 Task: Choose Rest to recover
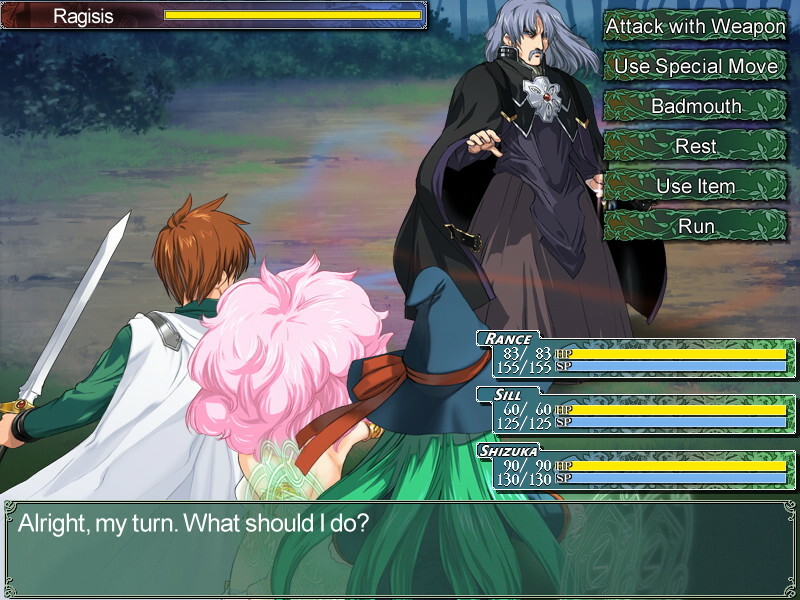696,146
